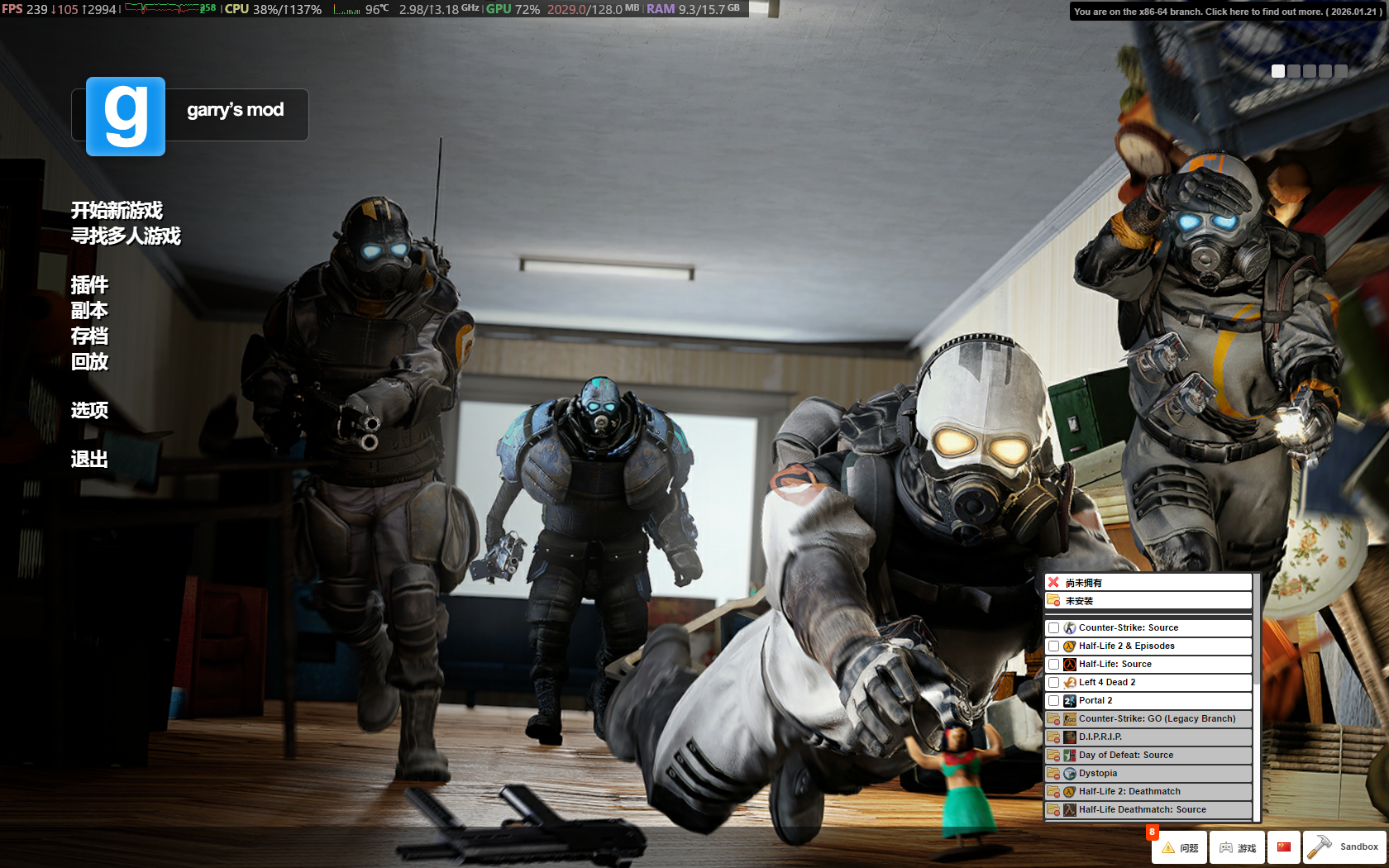1389x868 pixels.
Task: Toggle the Half-Life 2 & Episodes checkbox
Action: [1053, 646]
